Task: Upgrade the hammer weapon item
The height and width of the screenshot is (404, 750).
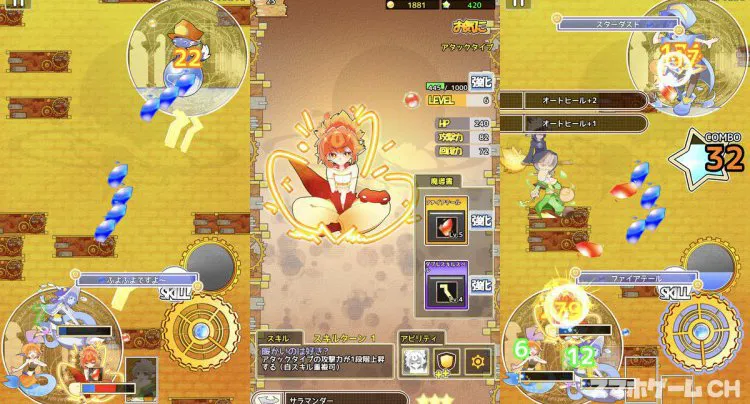Action: (482, 286)
